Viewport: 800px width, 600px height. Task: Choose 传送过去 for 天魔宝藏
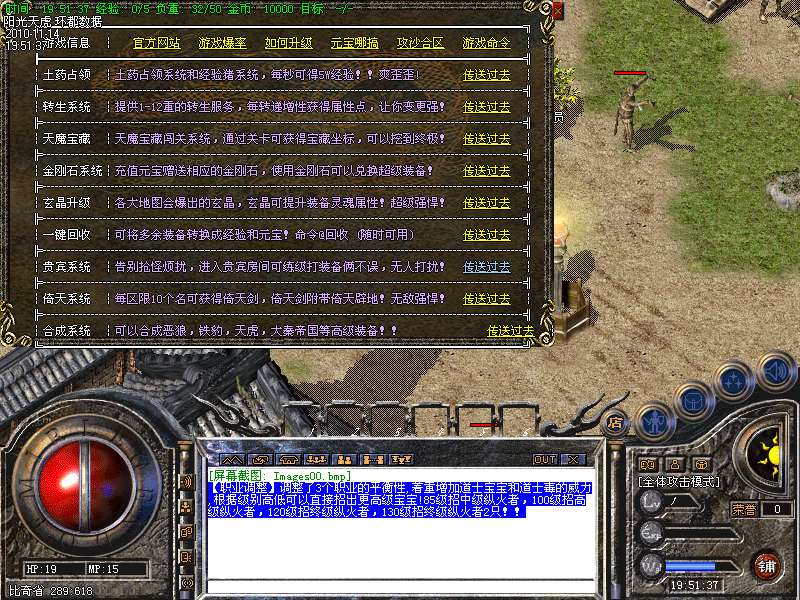coord(487,139)
